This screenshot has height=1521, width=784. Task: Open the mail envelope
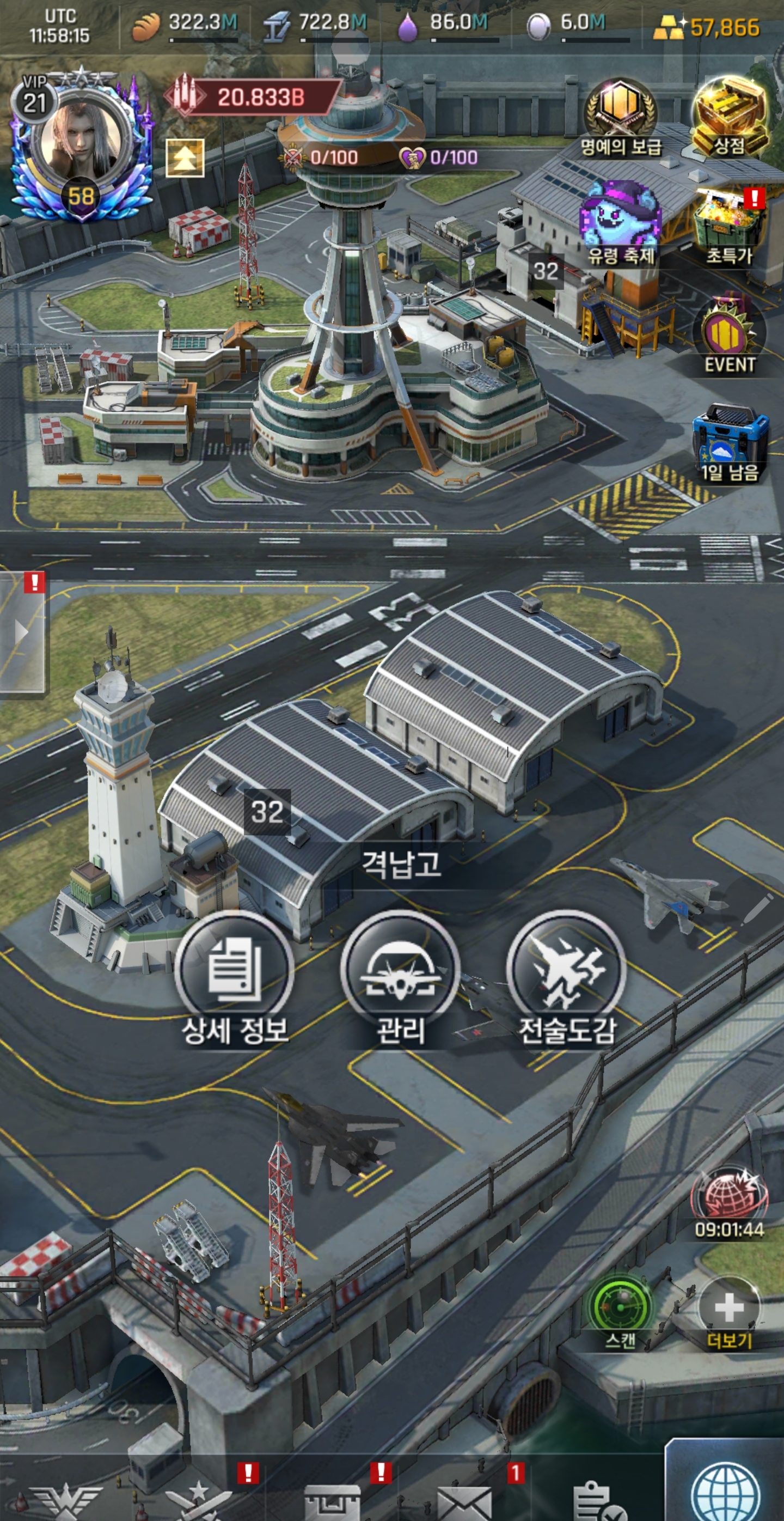tap(464, 1502)
